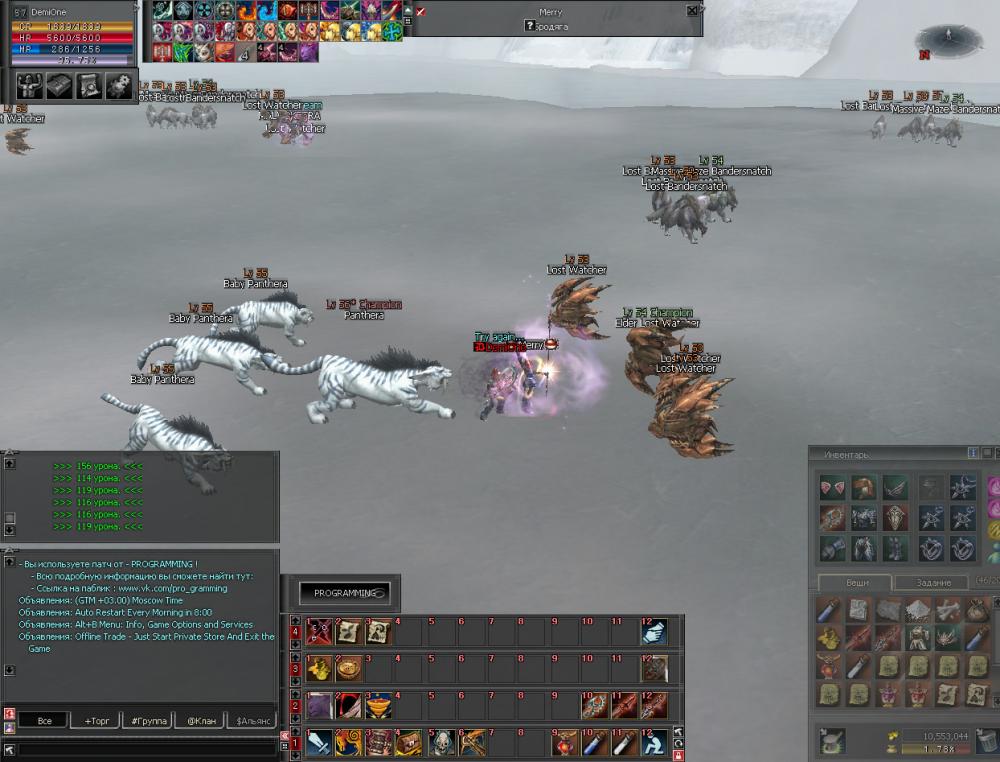Switch to the $Альянс chat tab
The image size is (1000, 762).
click(251, 720)
